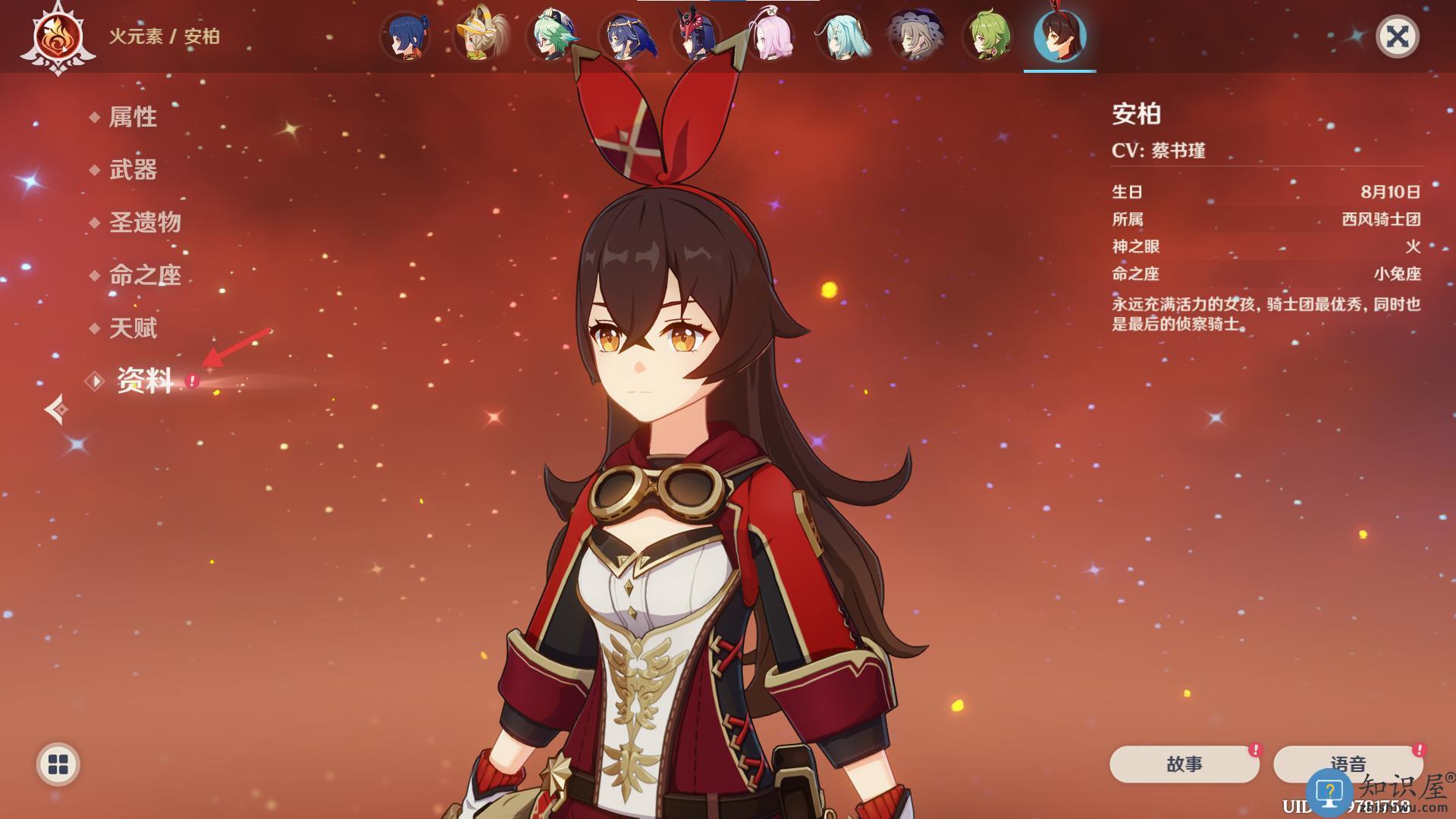Show the 天赋 talents page
1456x819 pixels.
click(133, 328)
